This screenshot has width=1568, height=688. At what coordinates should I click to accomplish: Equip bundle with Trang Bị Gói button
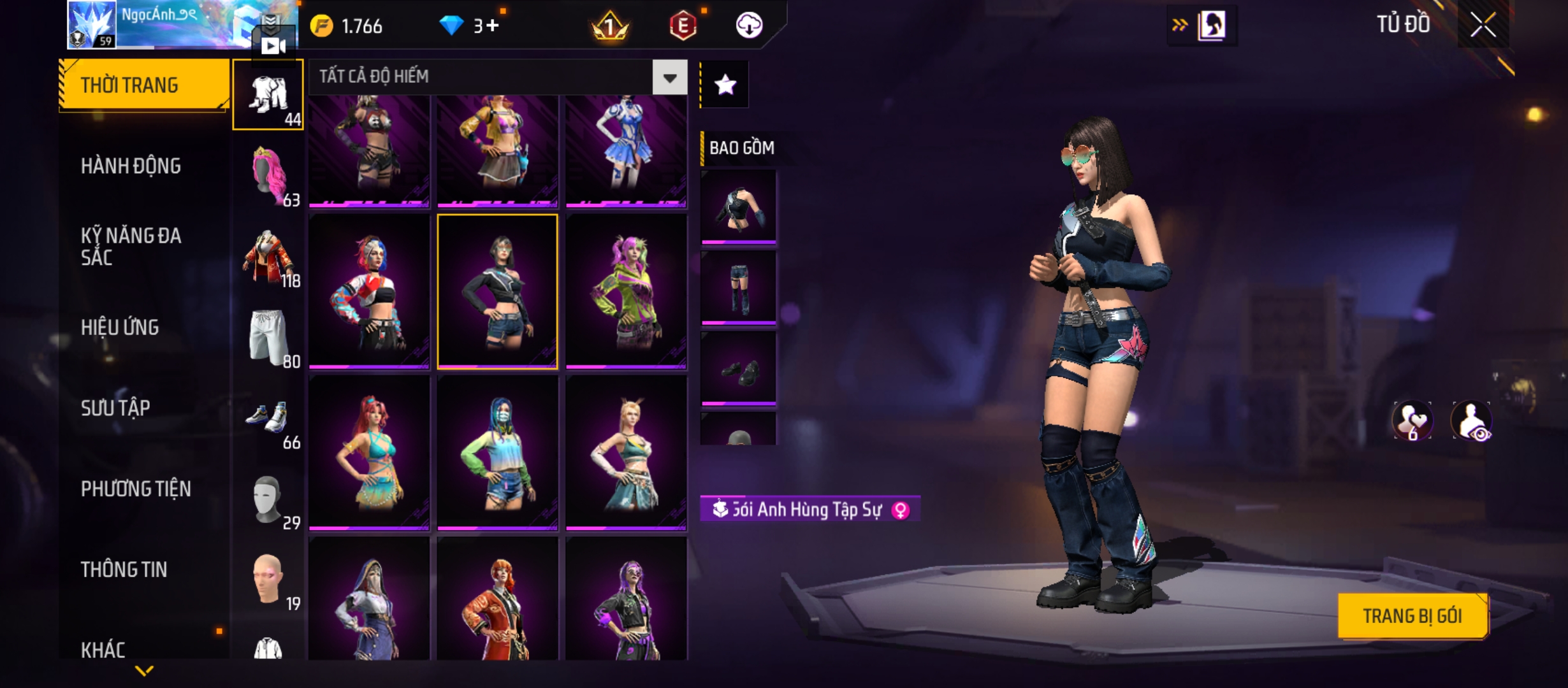pos(1412,616)
